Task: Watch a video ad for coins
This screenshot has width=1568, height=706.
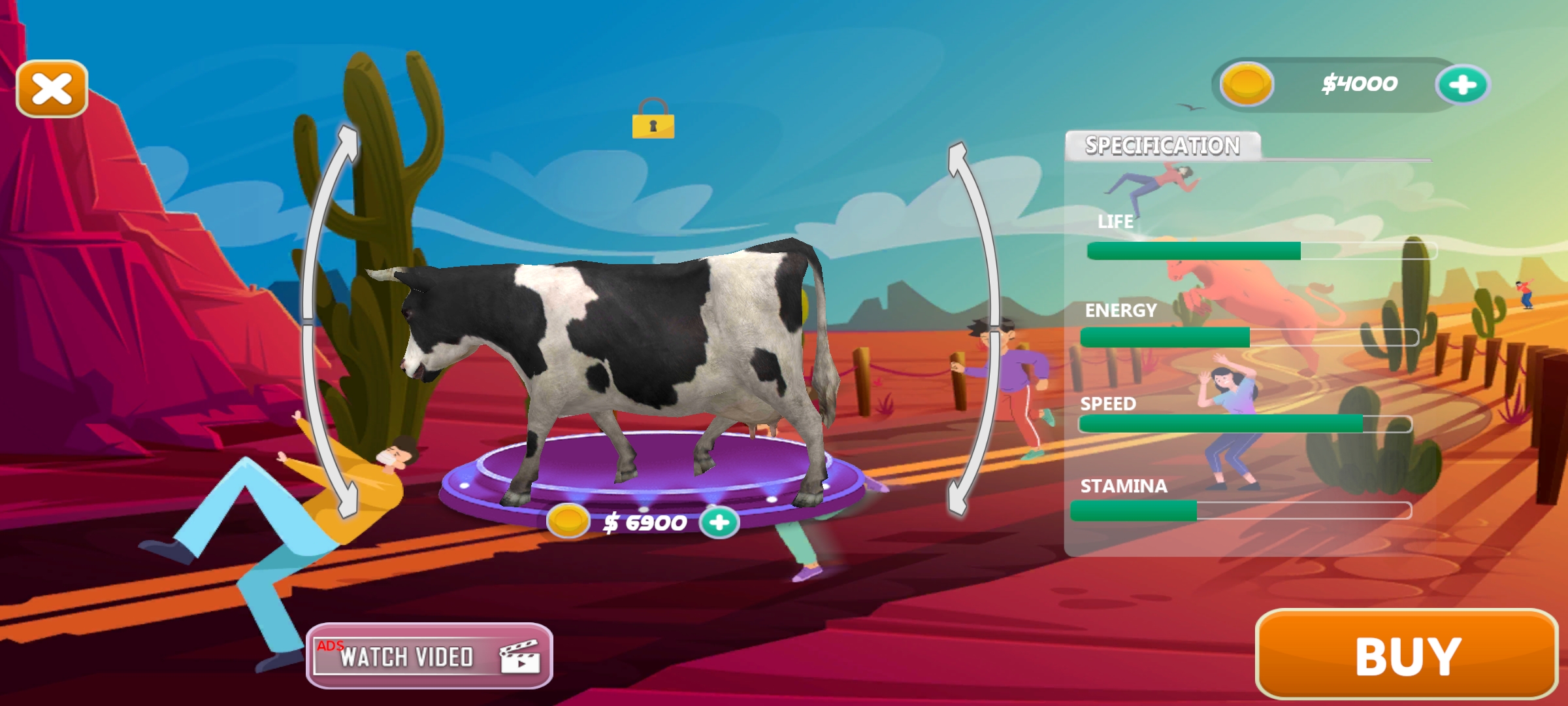Action: coord(429,656)
